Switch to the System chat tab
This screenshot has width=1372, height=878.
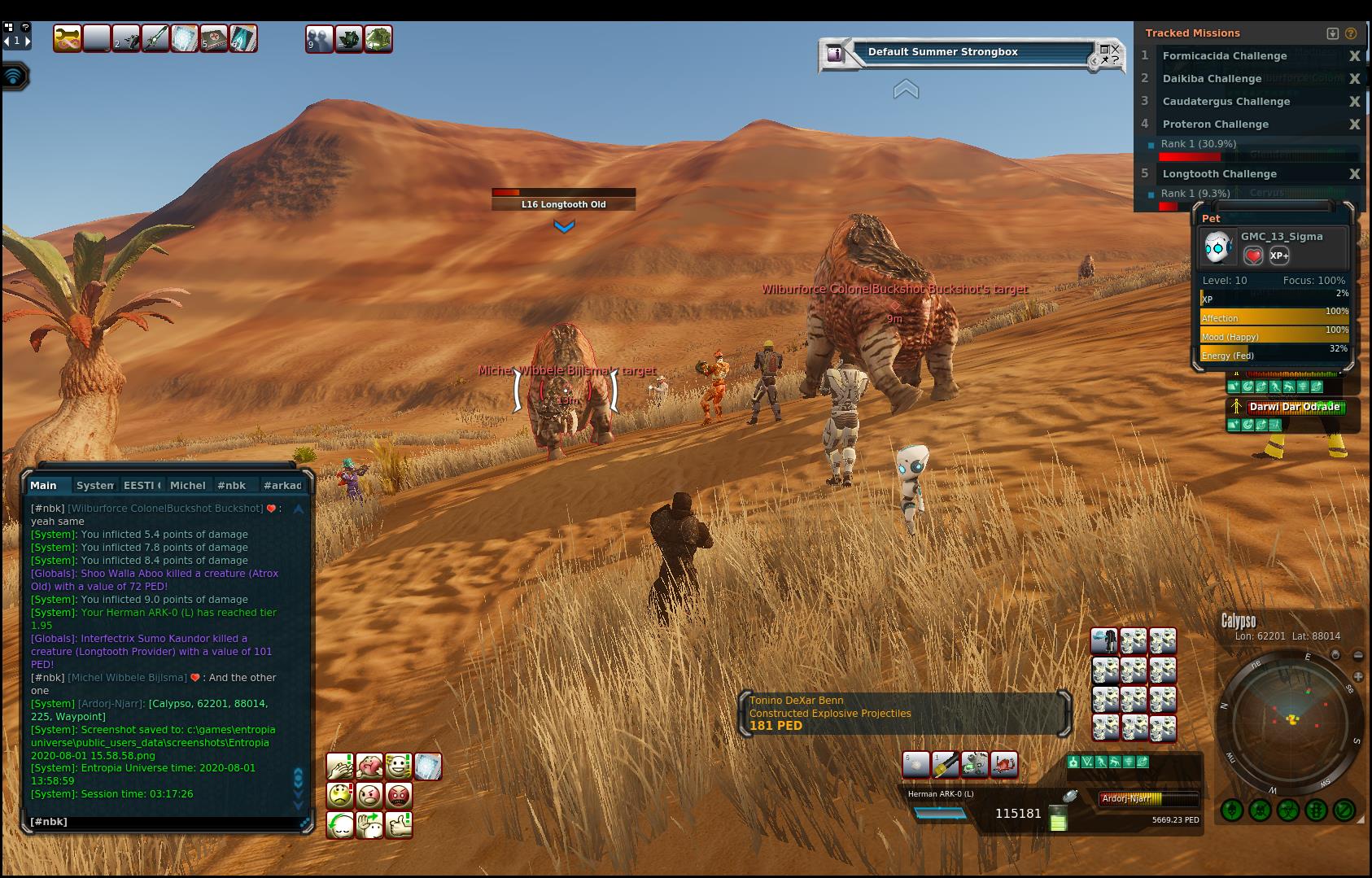(94, 485)
